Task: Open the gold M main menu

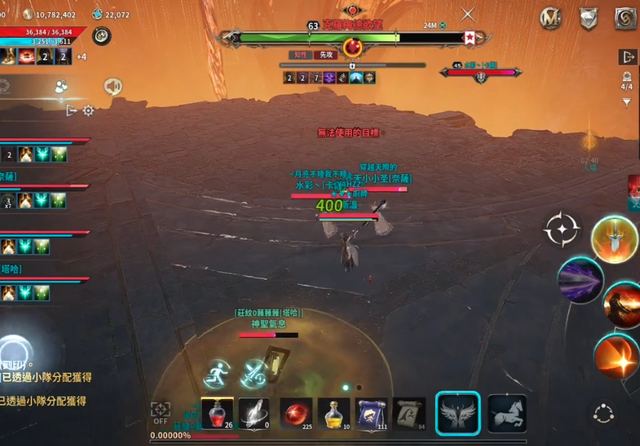Action: (x=550, y=17)
